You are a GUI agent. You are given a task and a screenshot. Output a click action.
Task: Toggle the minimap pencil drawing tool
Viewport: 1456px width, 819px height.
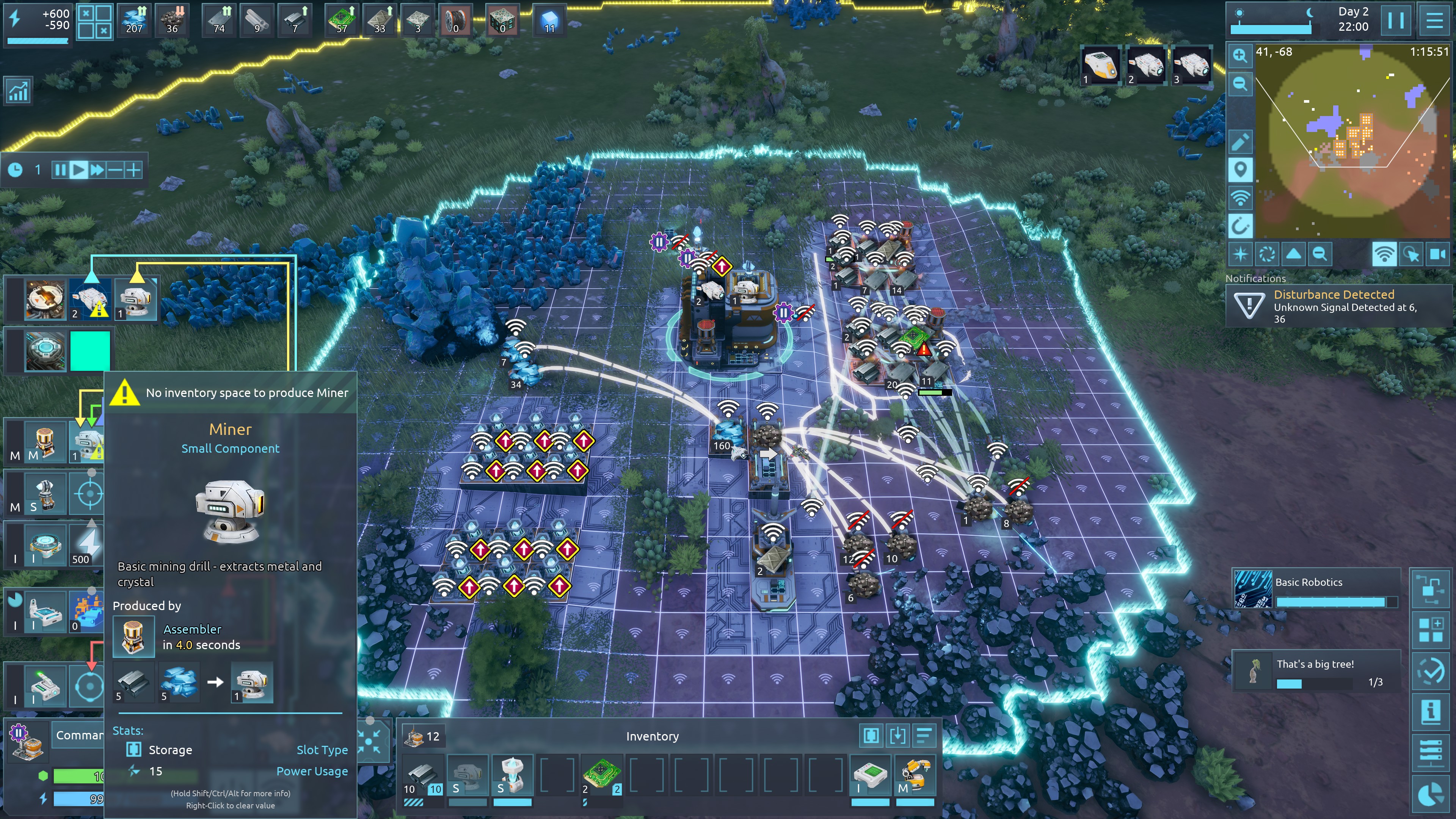[1240, 142]
